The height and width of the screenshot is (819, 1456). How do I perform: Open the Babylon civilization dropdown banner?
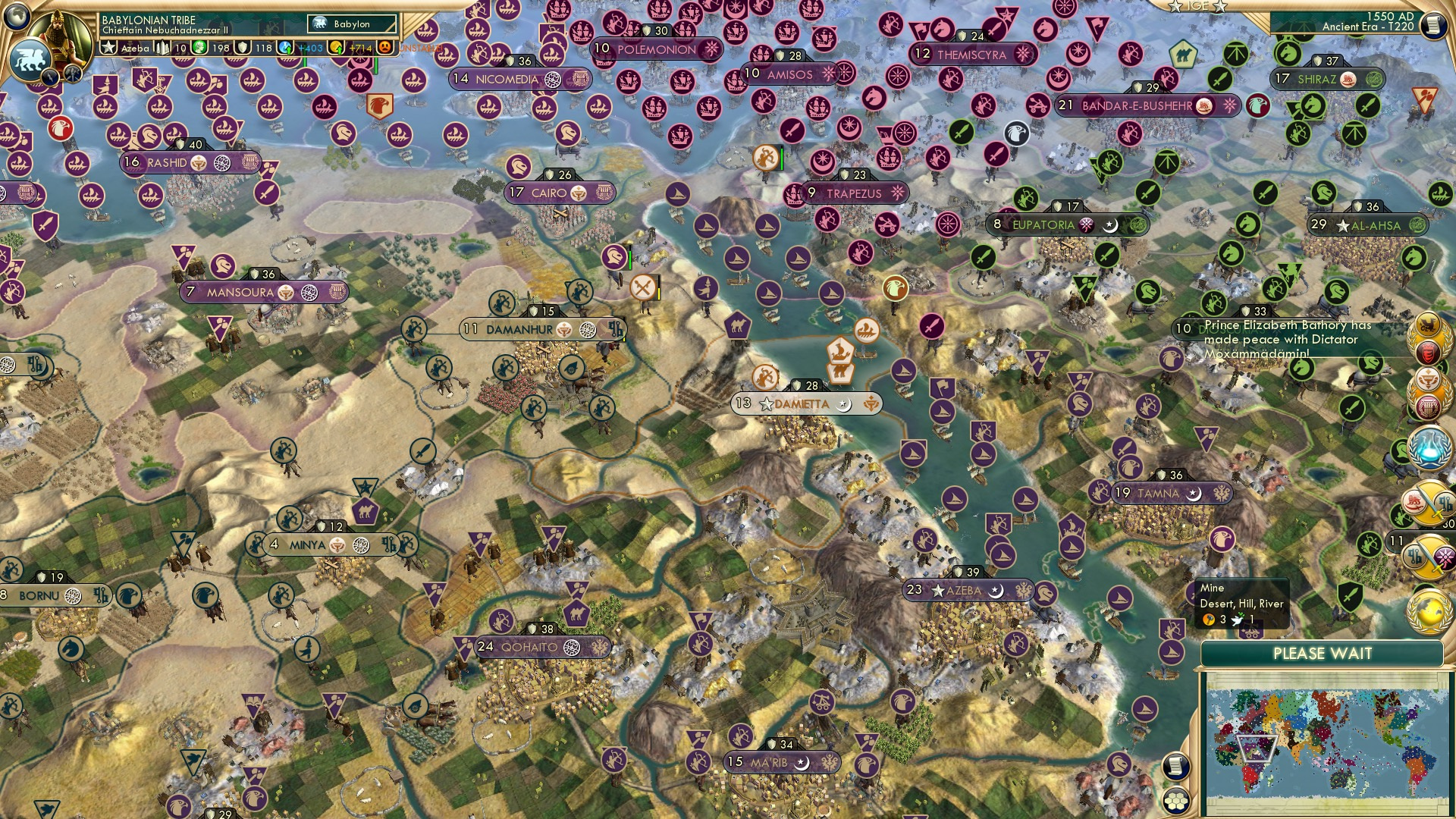(350, 24)
